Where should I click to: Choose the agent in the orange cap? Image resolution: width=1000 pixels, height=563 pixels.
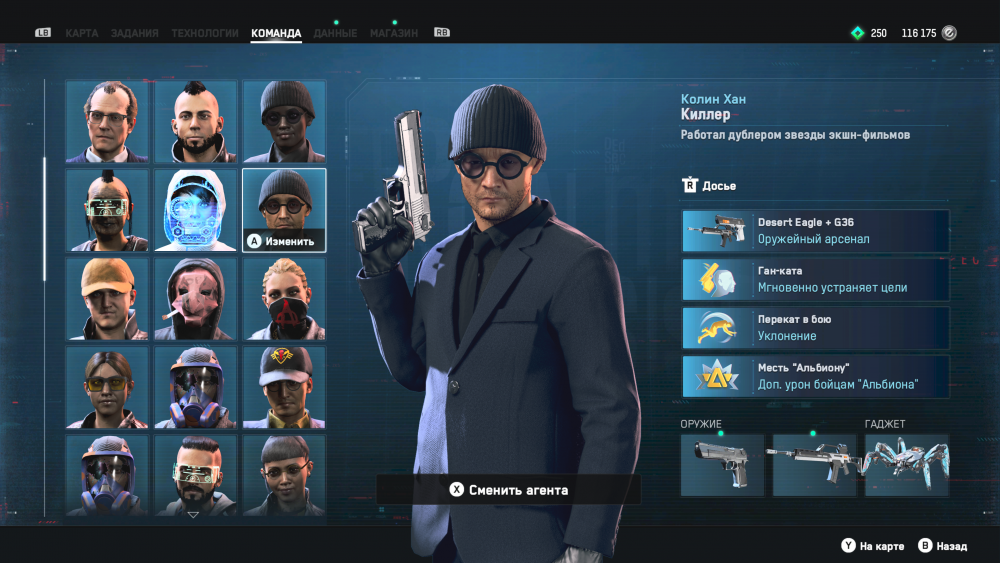tap(108, 299)
